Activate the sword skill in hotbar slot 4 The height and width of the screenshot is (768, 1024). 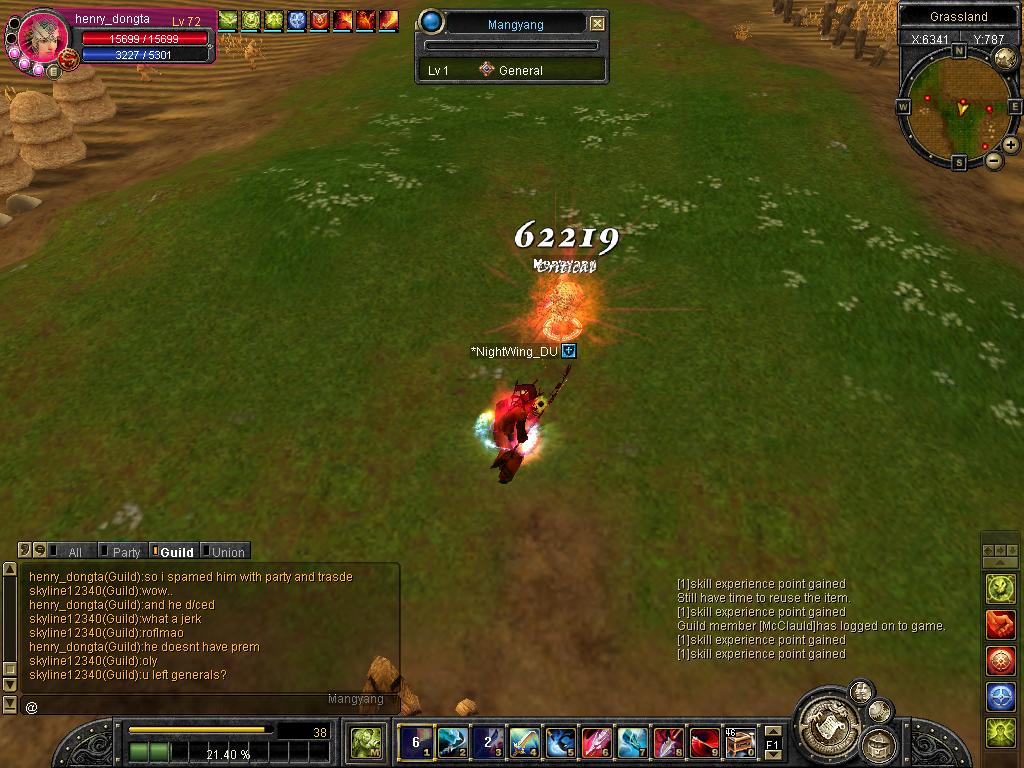[x=525, y=742]
